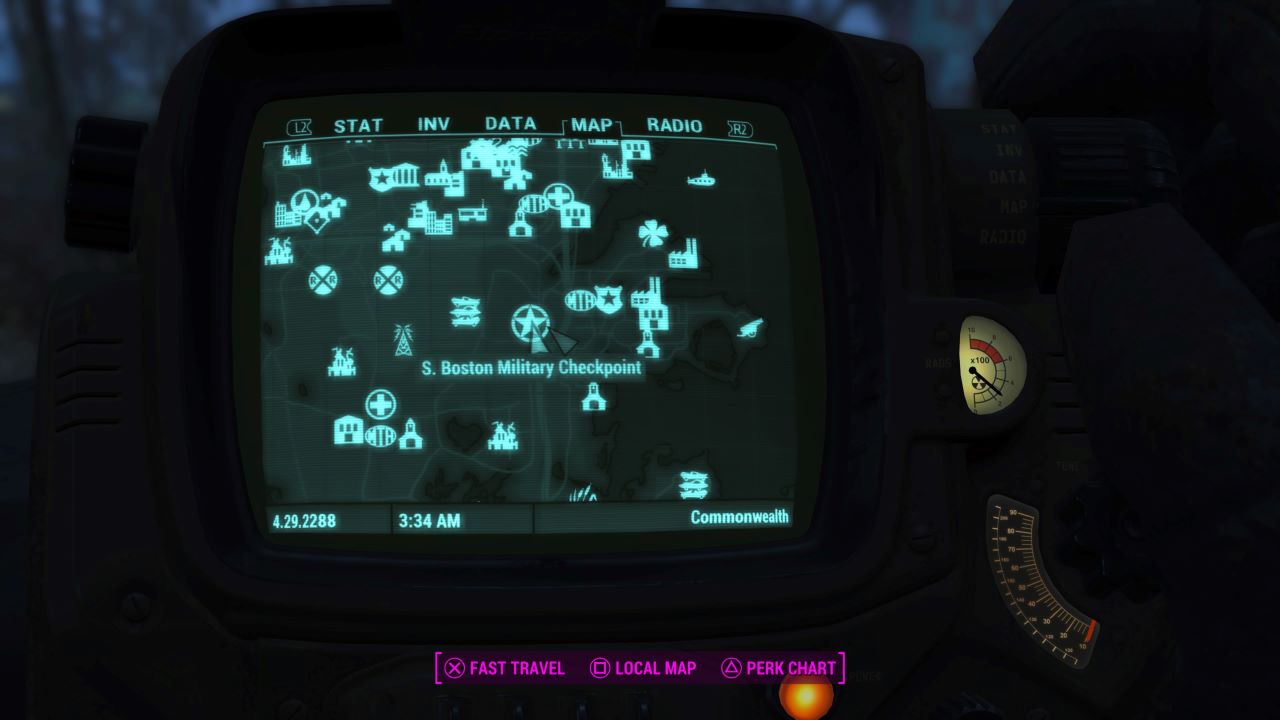
Task: Select the factory marker below the clover
Action: coord(680,256)
